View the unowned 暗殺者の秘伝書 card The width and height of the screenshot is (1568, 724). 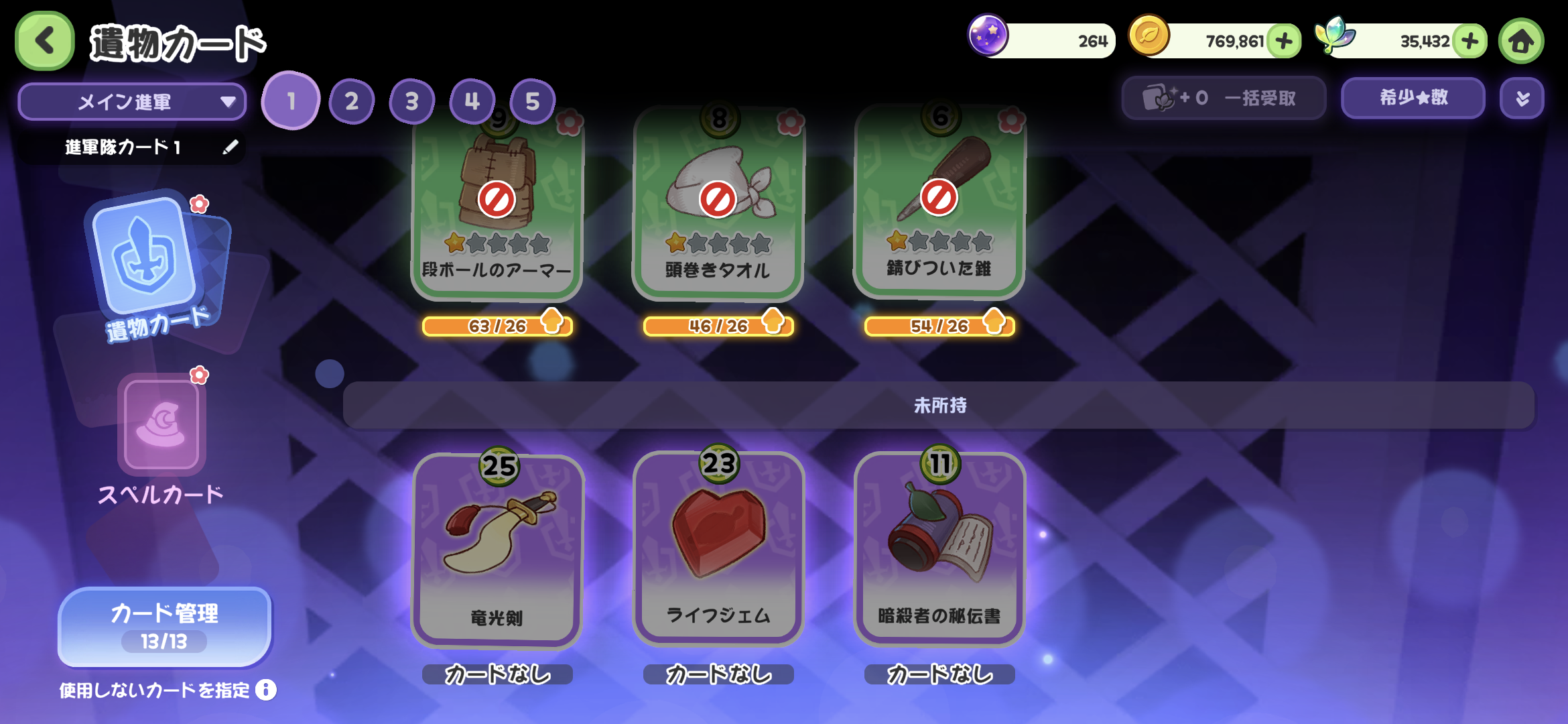(x=939, y=550)
